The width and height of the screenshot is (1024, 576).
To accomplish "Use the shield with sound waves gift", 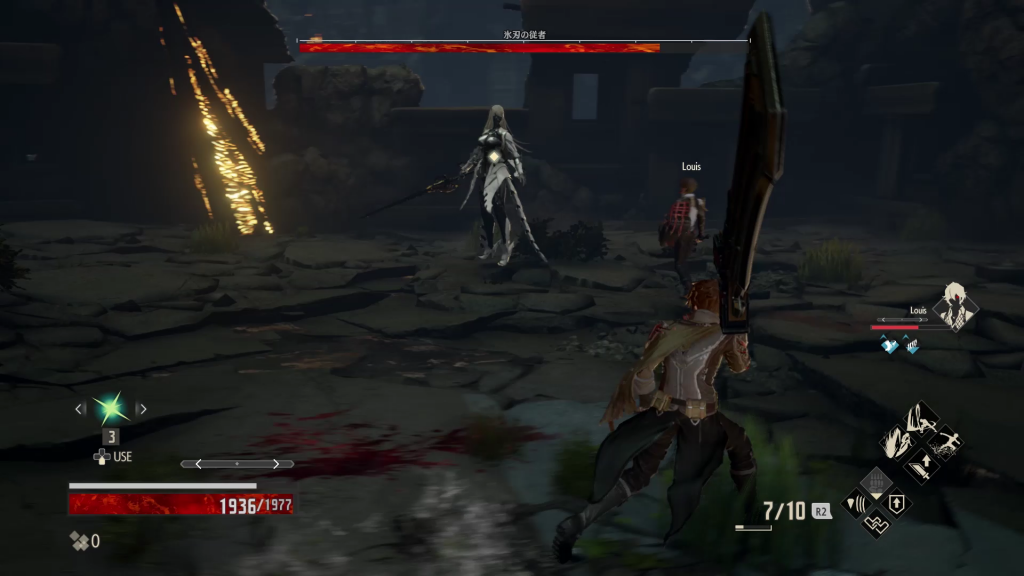I will point(858,502).
